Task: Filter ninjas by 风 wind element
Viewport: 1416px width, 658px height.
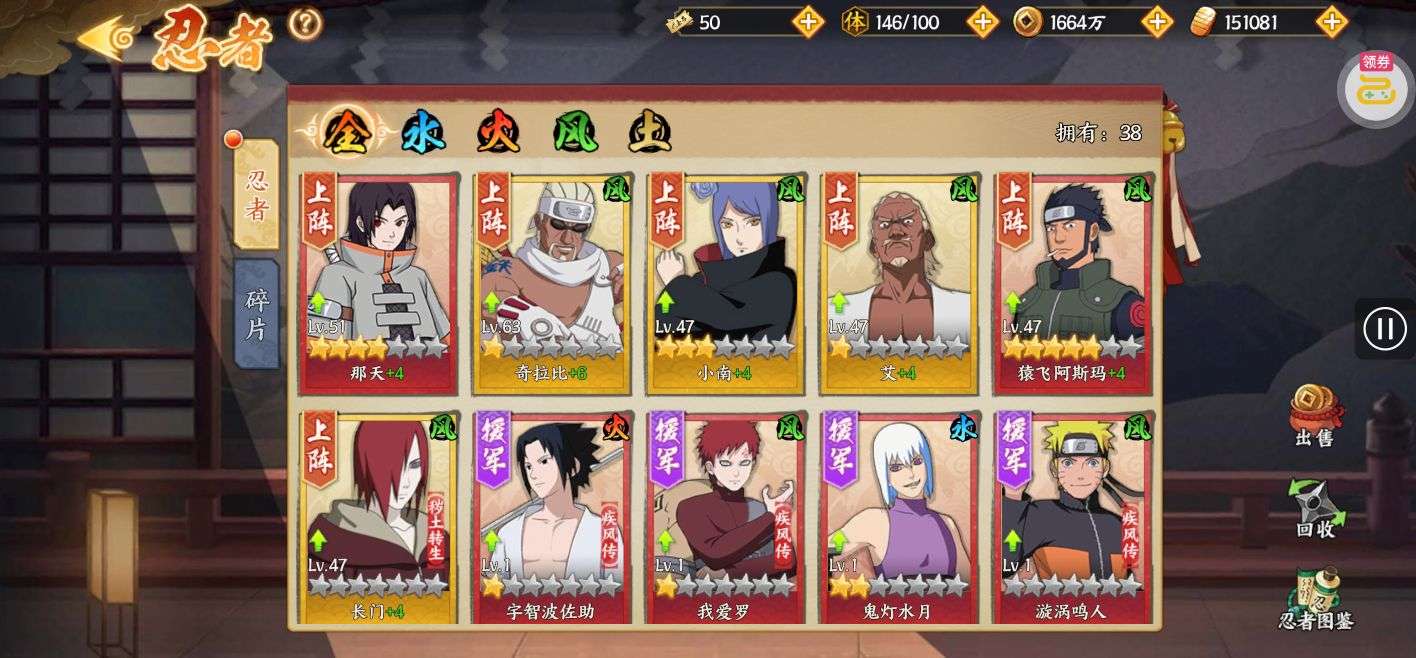Action: (575, 132)
